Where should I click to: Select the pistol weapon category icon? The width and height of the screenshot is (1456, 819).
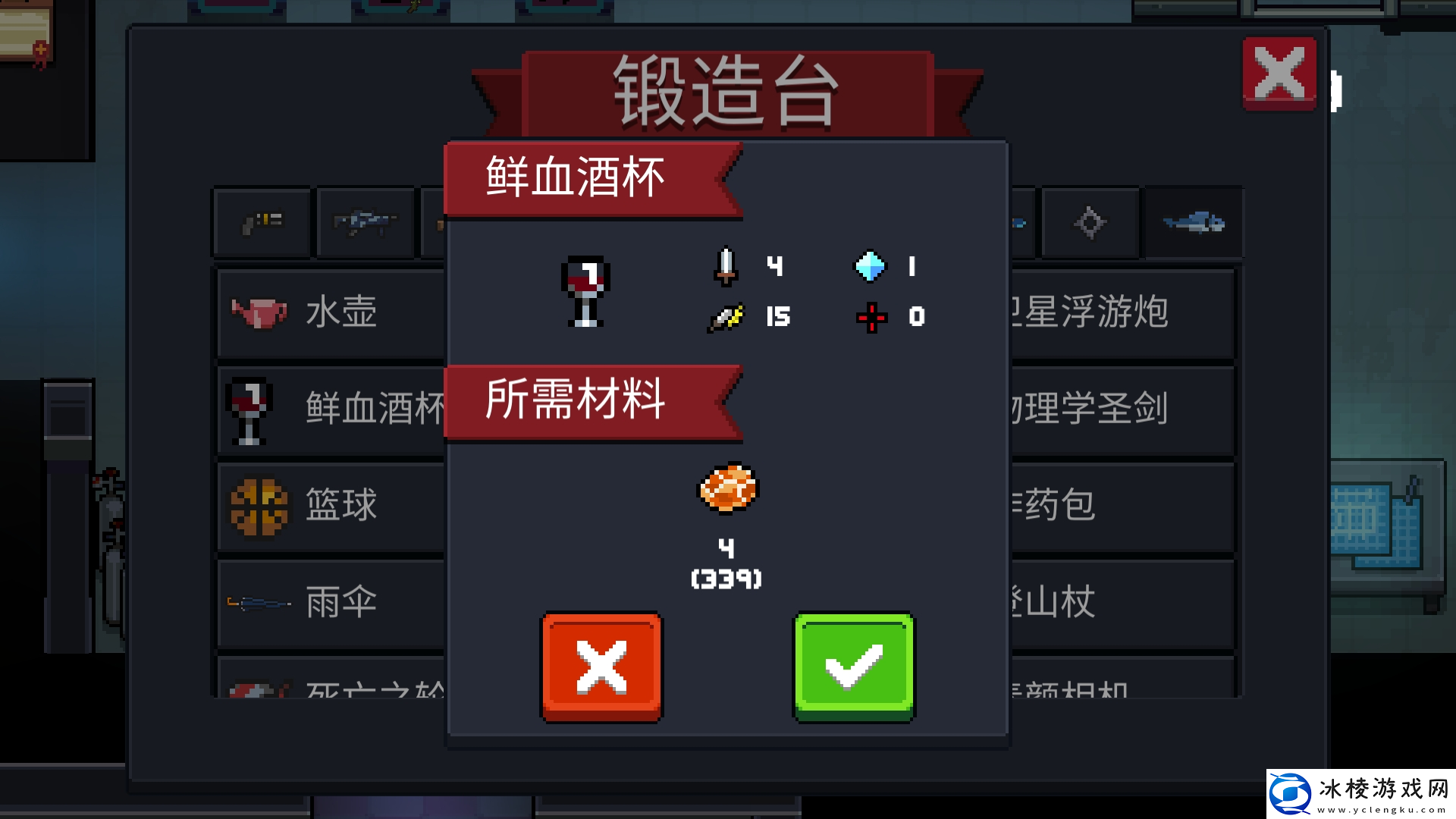point(262,222)
